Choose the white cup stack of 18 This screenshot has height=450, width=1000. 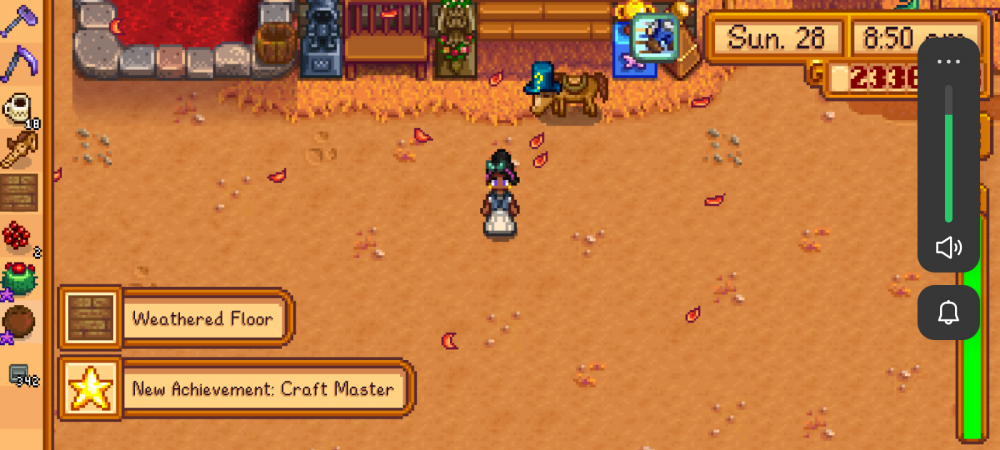19,108
